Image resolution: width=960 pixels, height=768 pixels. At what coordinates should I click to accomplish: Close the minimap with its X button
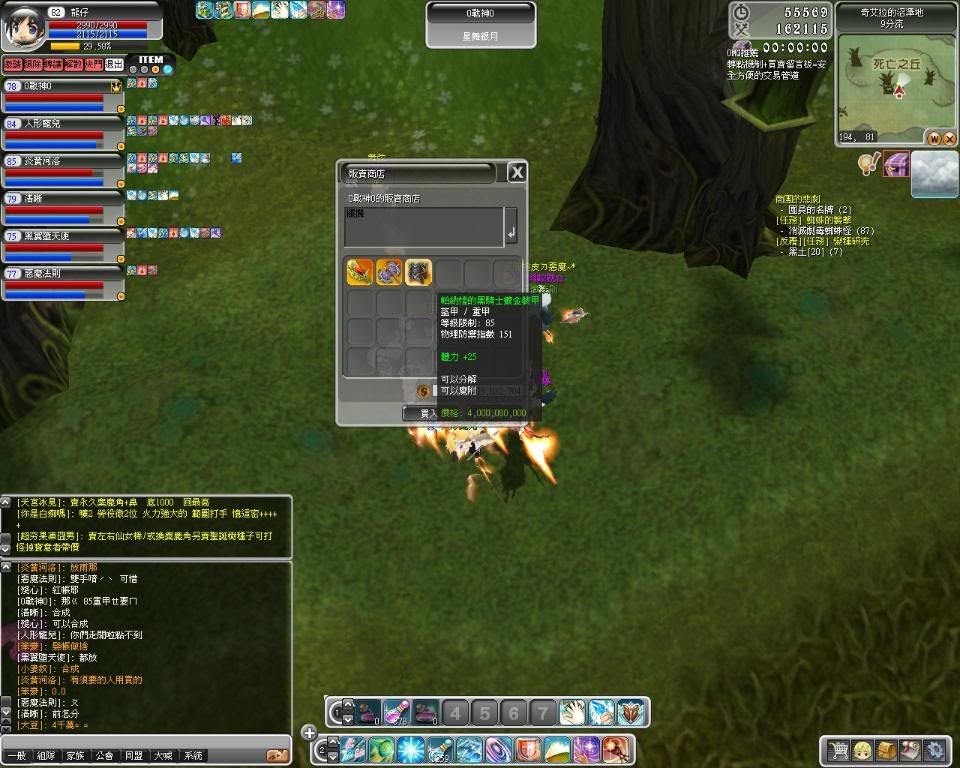click(948, 138)
